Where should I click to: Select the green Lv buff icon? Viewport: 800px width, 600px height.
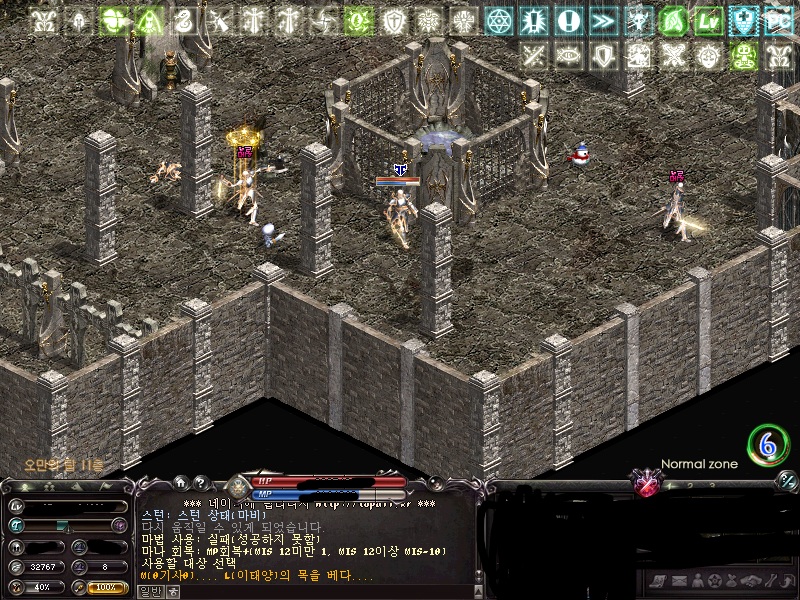click(709, 21)
